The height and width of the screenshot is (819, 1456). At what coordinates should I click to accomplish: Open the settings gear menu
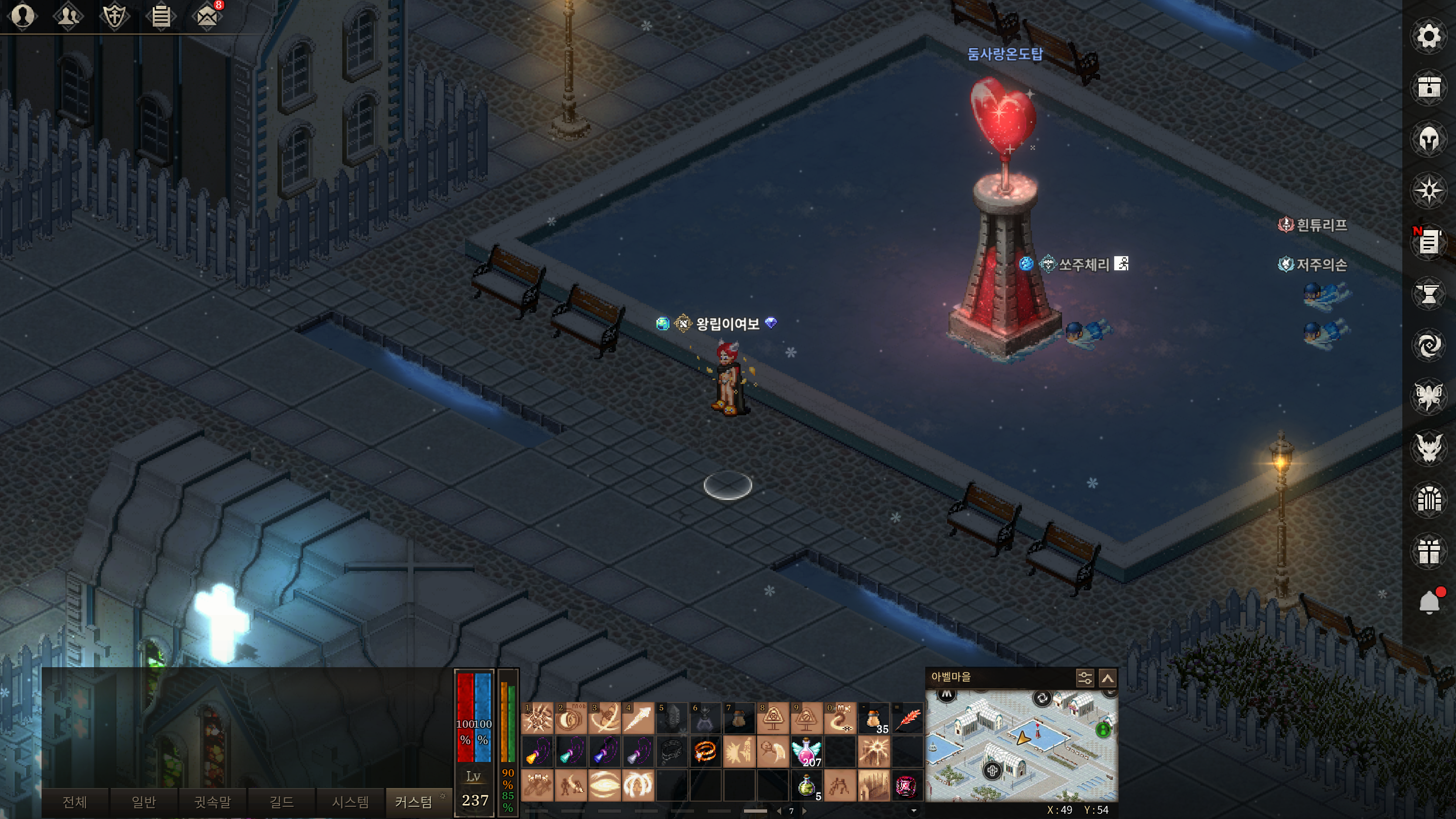[1428, 37]
